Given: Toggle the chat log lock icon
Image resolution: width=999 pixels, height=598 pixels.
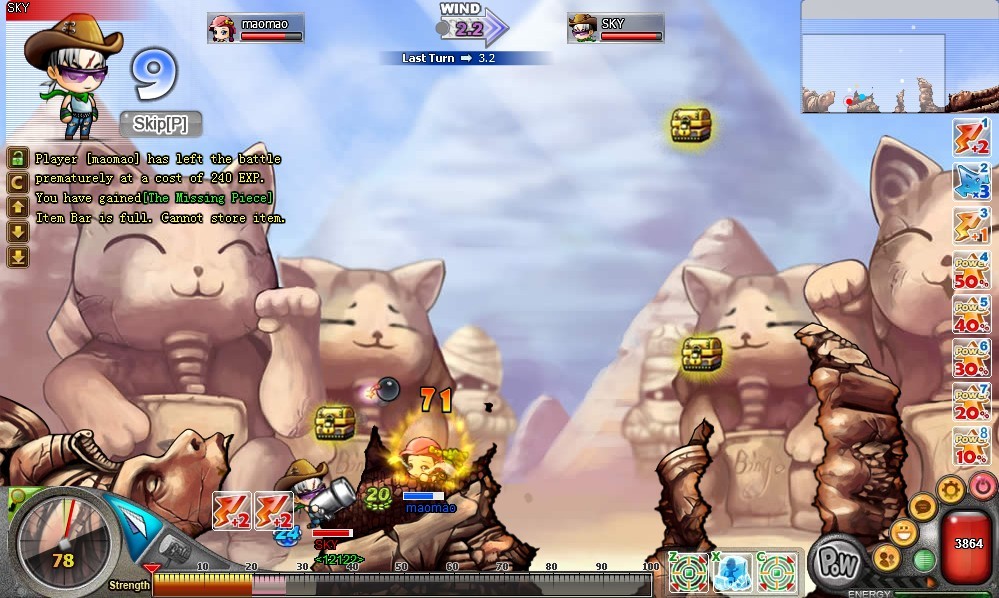Looking at the screenshot, I should click(x=18, y=158).
